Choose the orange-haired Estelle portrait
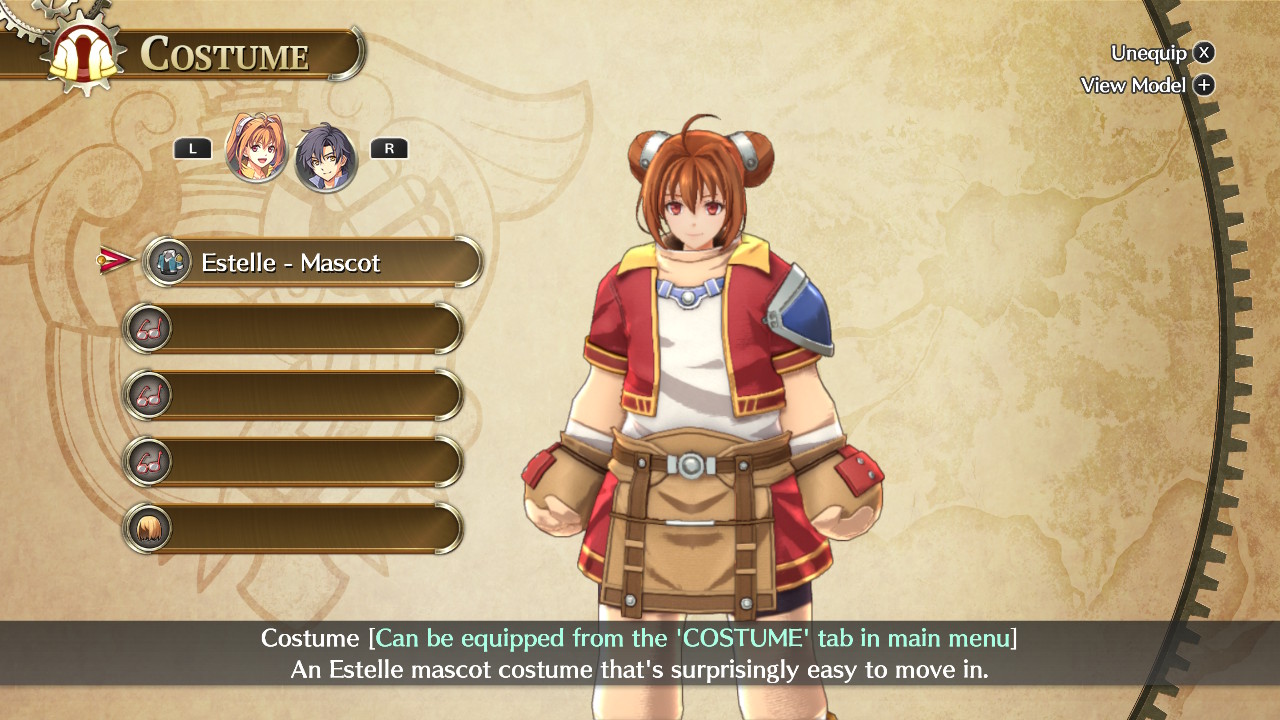 (257, 148)
